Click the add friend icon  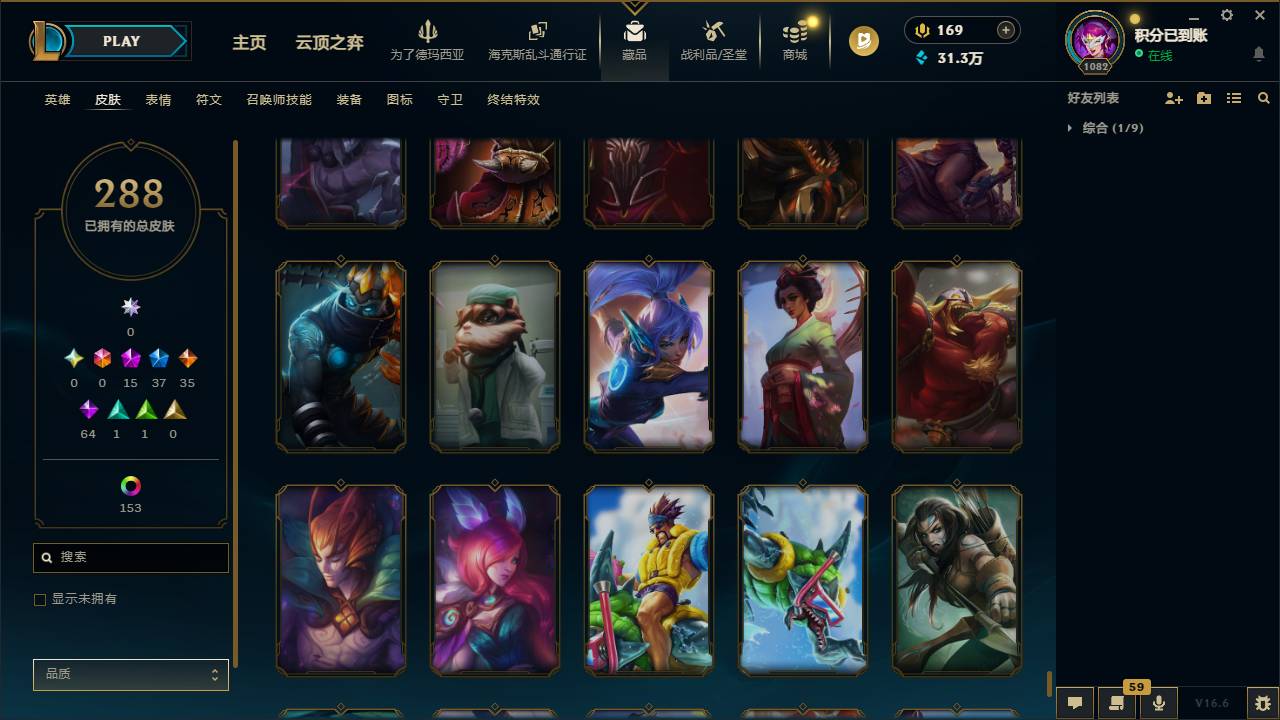click(1172, 98)
